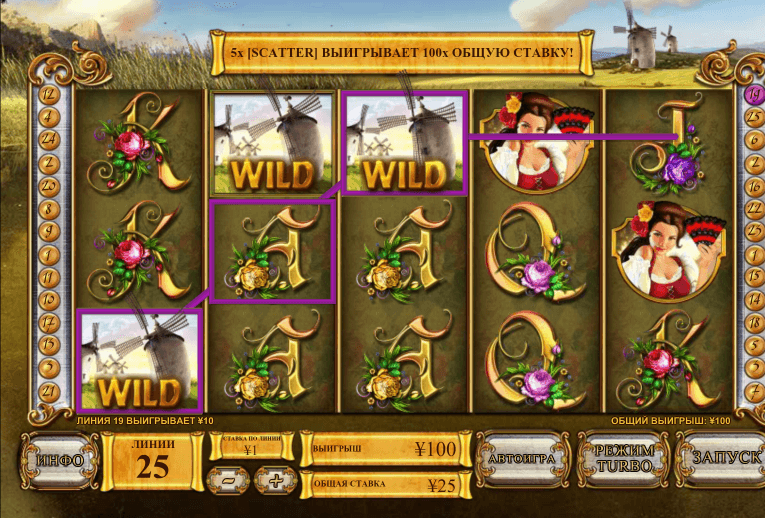Decrease line bet with the minus button
Screen dimensions: 765x518
227,480
